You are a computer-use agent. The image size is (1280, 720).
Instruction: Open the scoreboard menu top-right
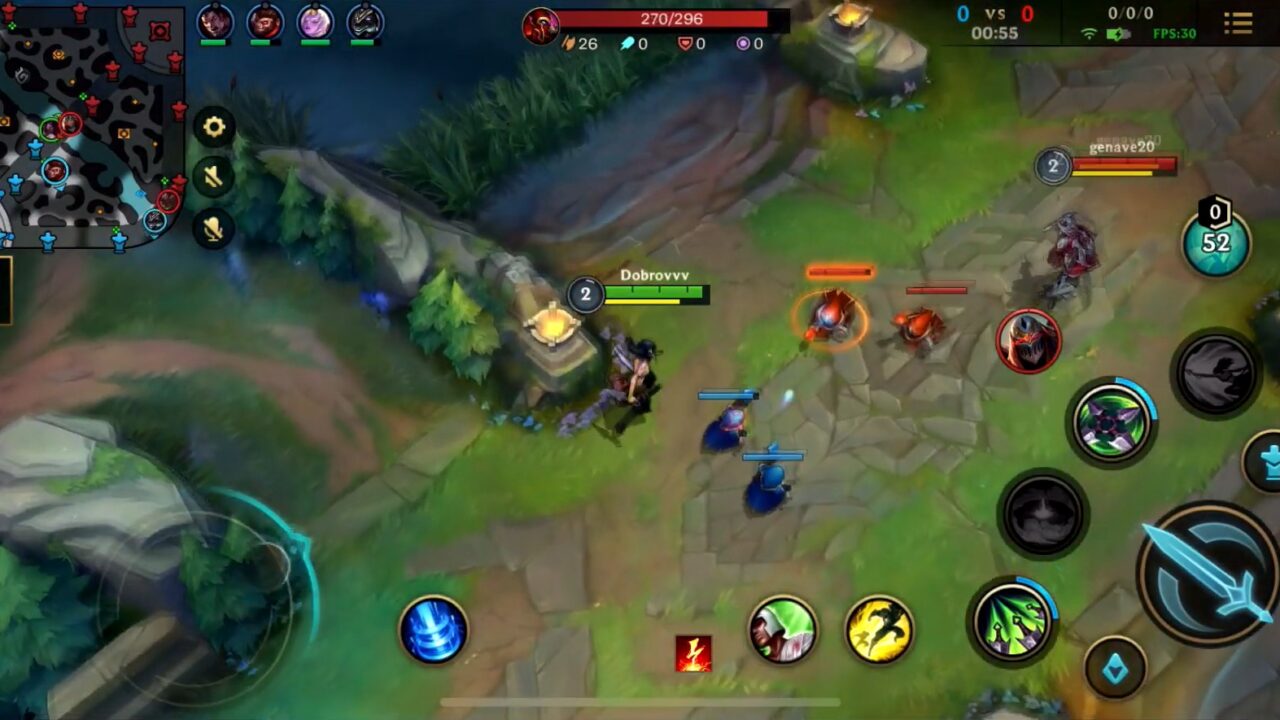(x=1238, y=25)
